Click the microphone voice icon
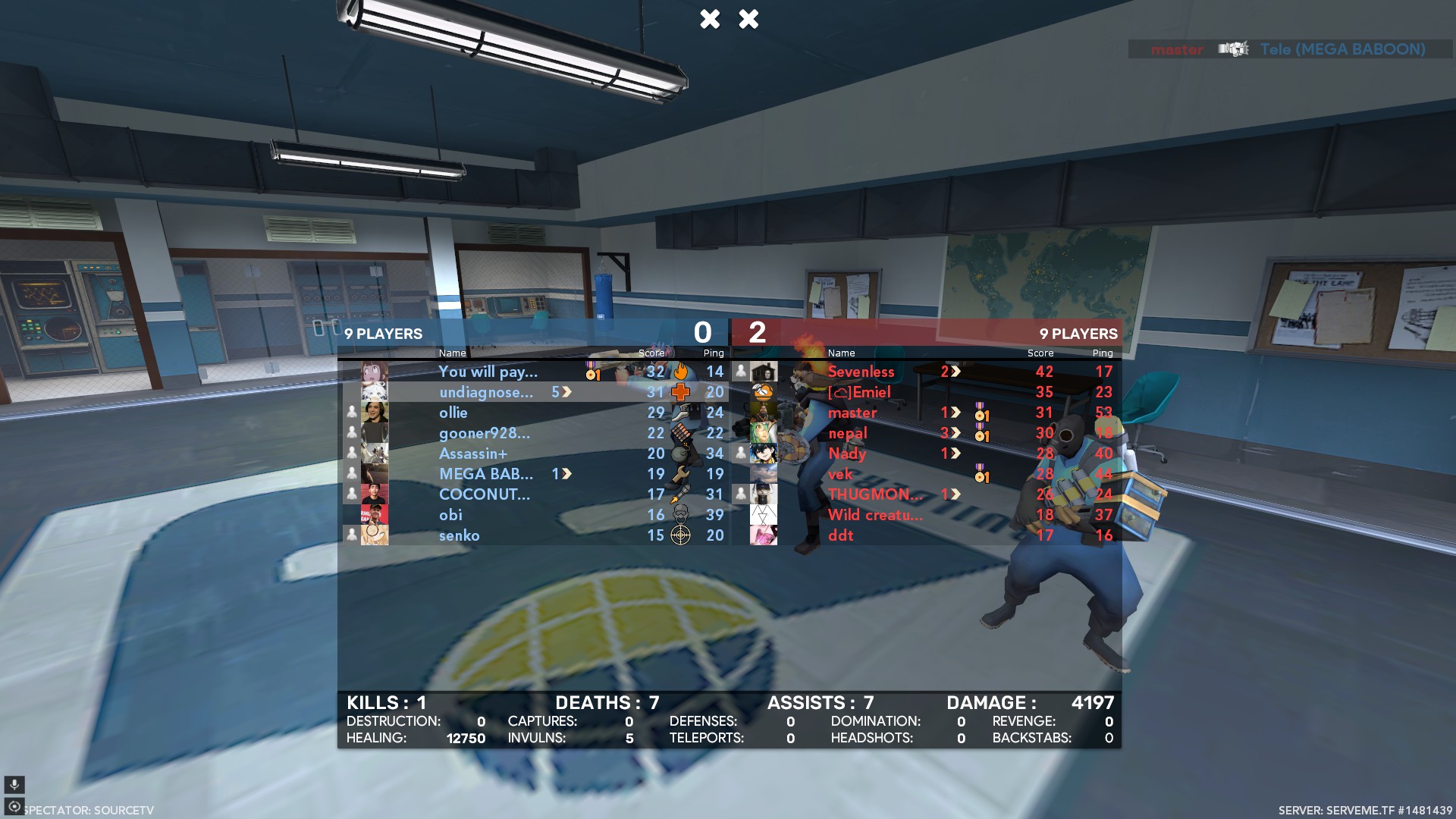This screenshot has width=1456, height=819. (x=14, y=784)
